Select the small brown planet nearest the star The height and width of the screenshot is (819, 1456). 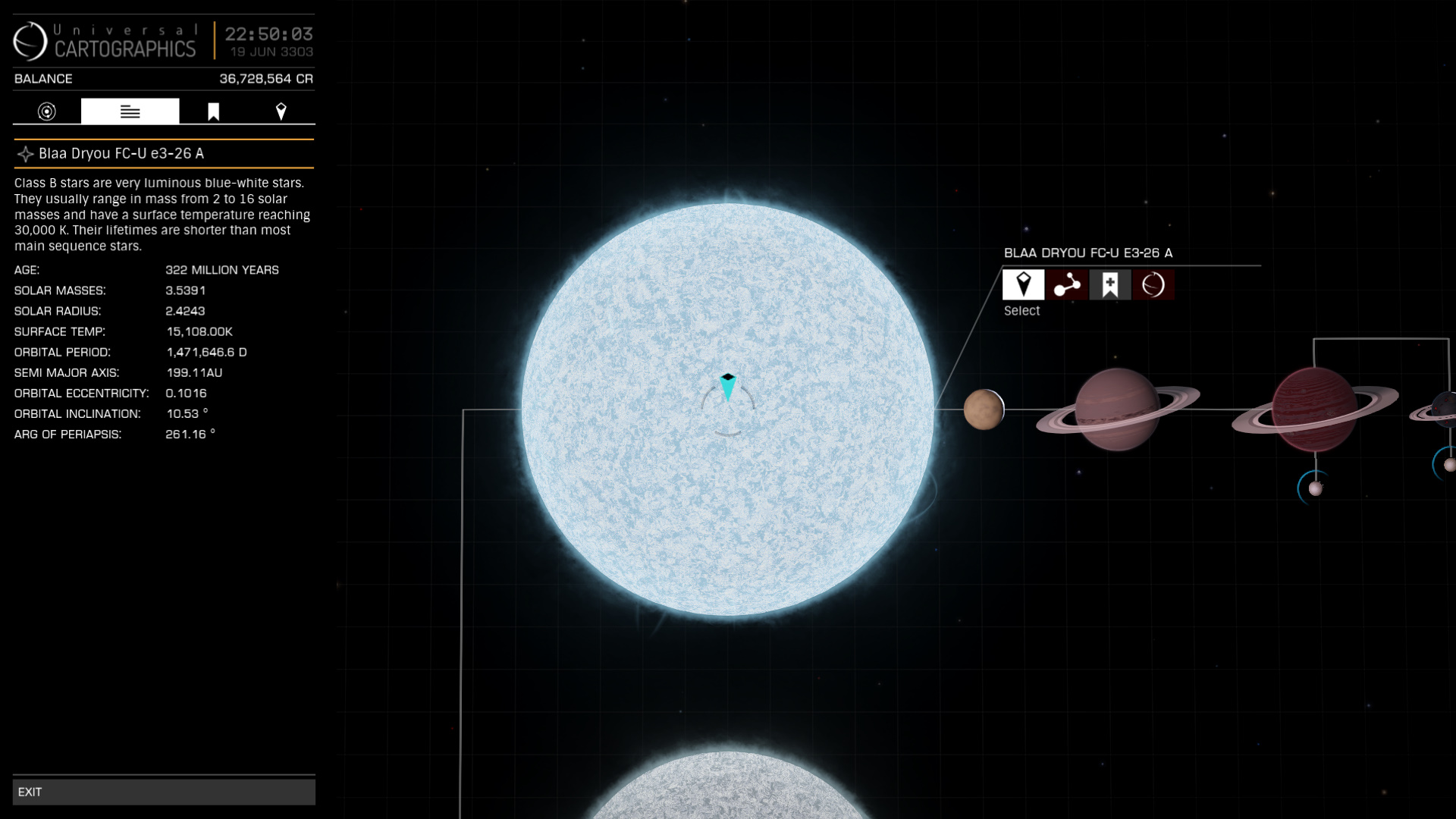(984, 409)
